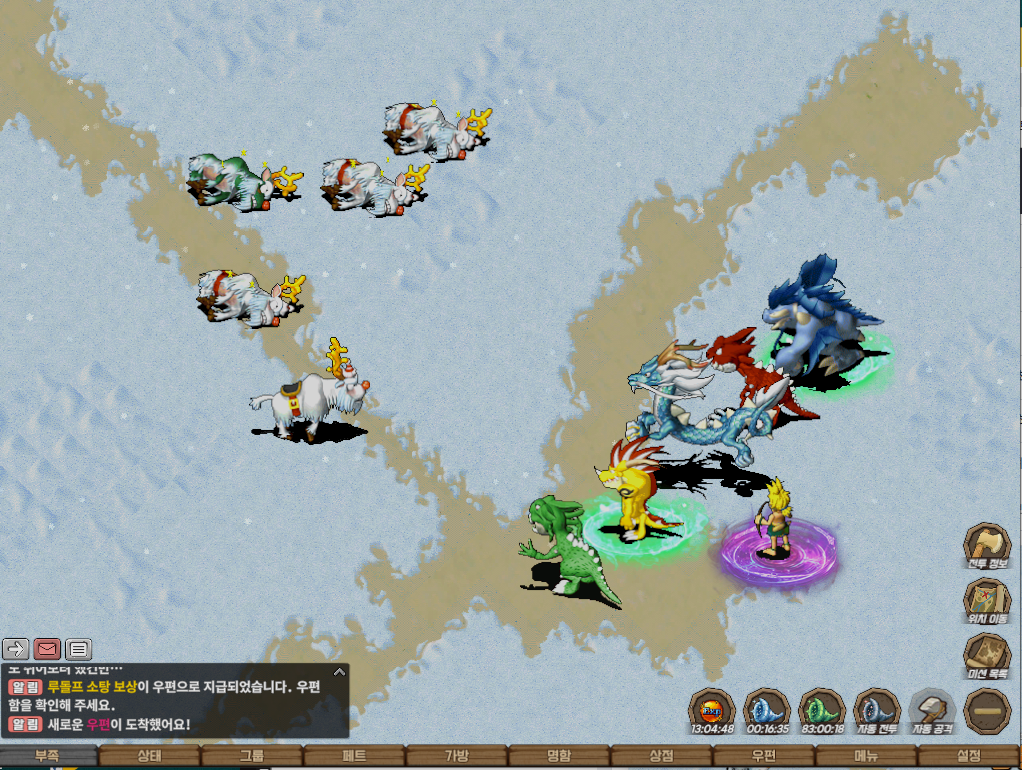Open the 페트 (pet) menu
The image size is (1022, 770).
pos(354,757)
